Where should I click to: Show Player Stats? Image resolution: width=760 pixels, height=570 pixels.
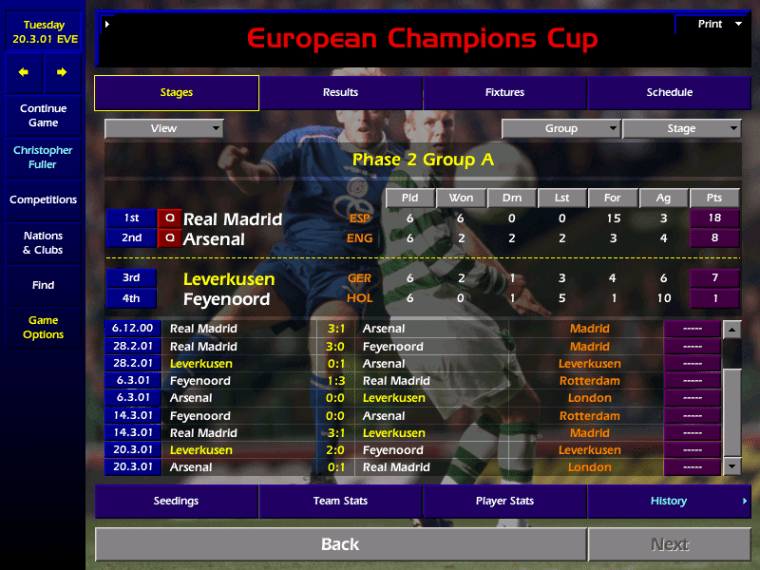click(505, 501)
